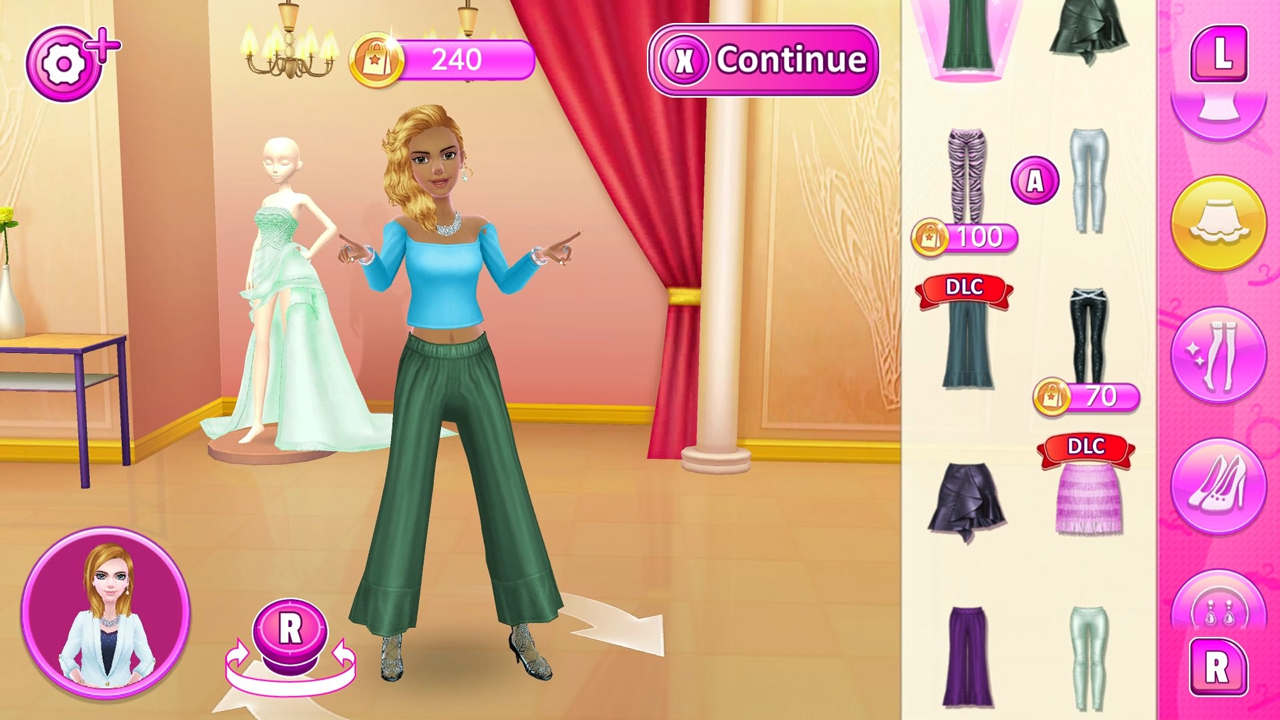
Task: Open the settings gear menu
Action: coord(65,62)
